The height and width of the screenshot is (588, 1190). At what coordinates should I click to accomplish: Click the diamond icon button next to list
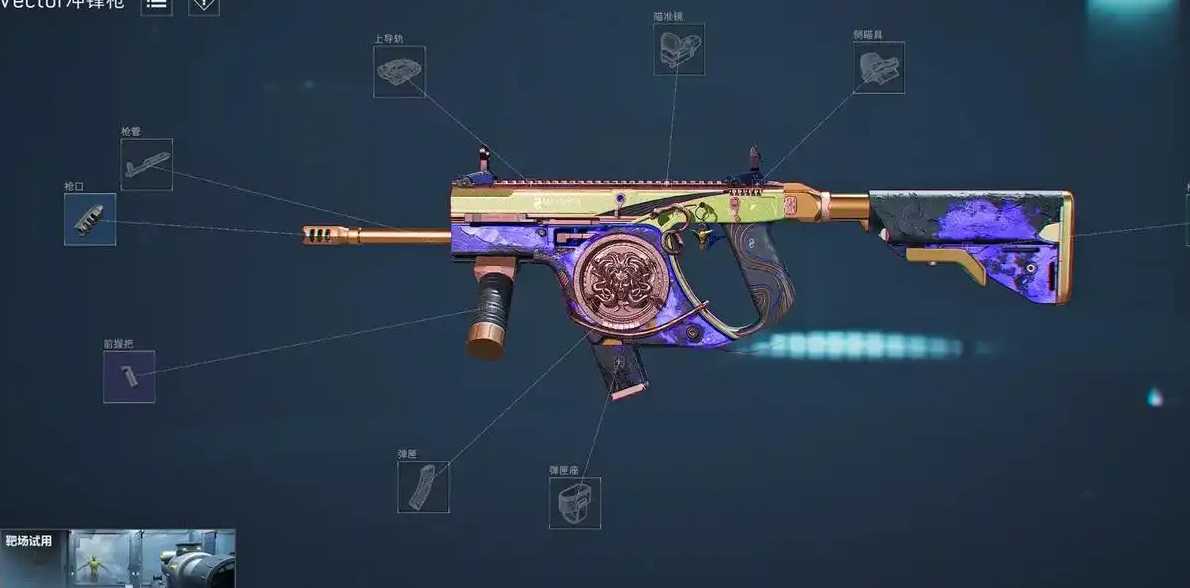click(x=204, y=5)
